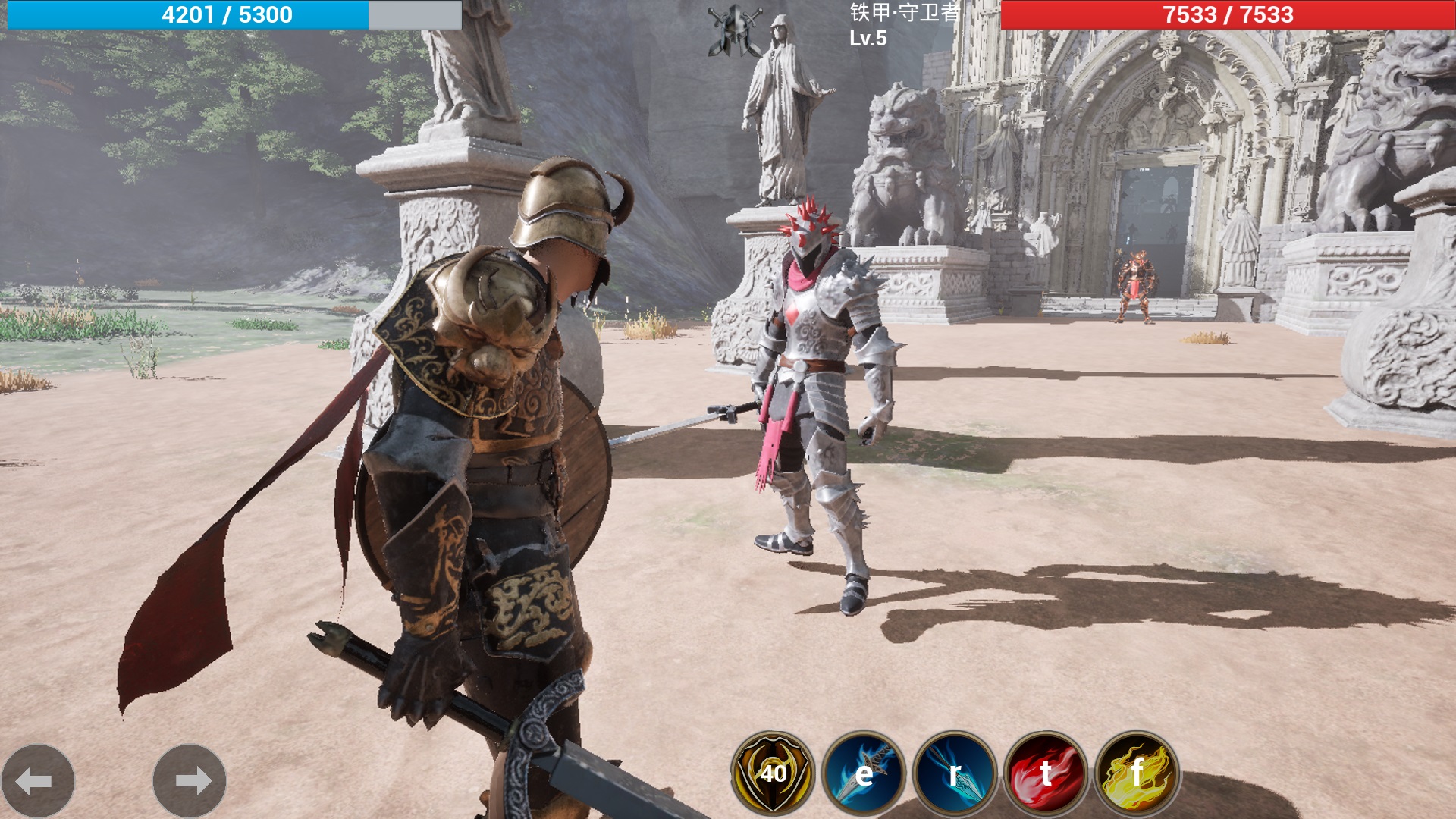
Task: Tap the left arrow movement button
Action: pos(37,780)
